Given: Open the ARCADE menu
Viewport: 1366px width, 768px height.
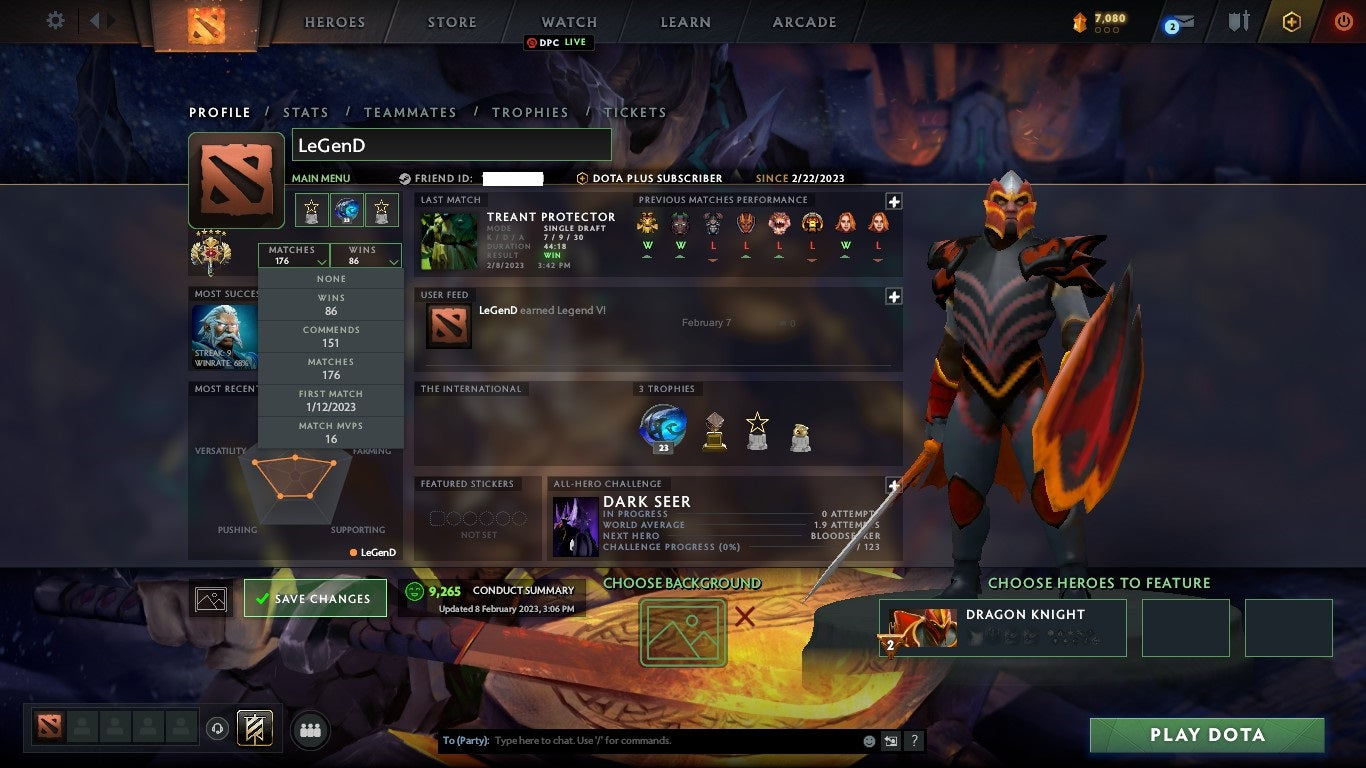Looking at the screenshot, I should (x=803, y=21).
